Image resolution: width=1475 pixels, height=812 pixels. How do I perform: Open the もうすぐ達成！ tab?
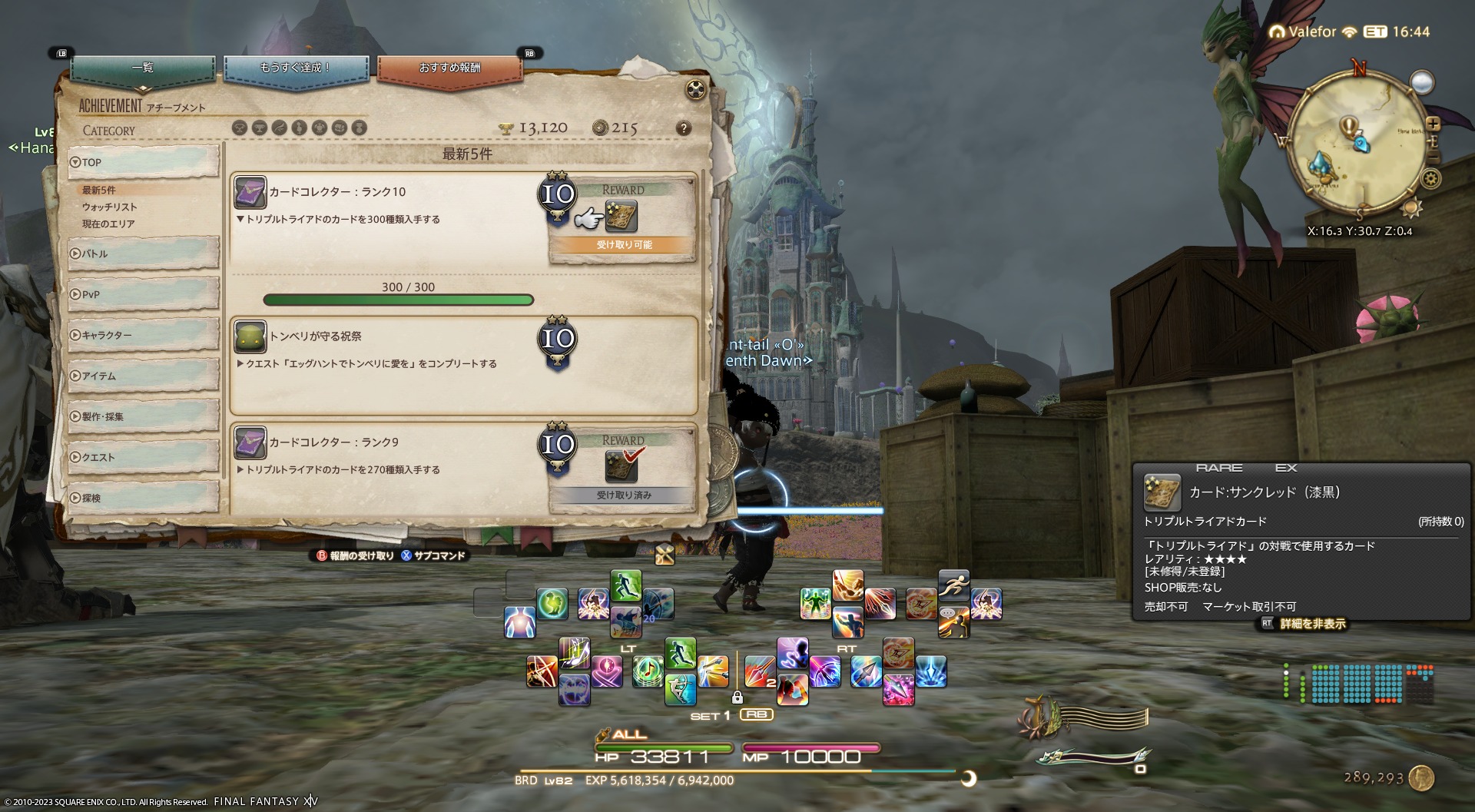click(296, 69)
